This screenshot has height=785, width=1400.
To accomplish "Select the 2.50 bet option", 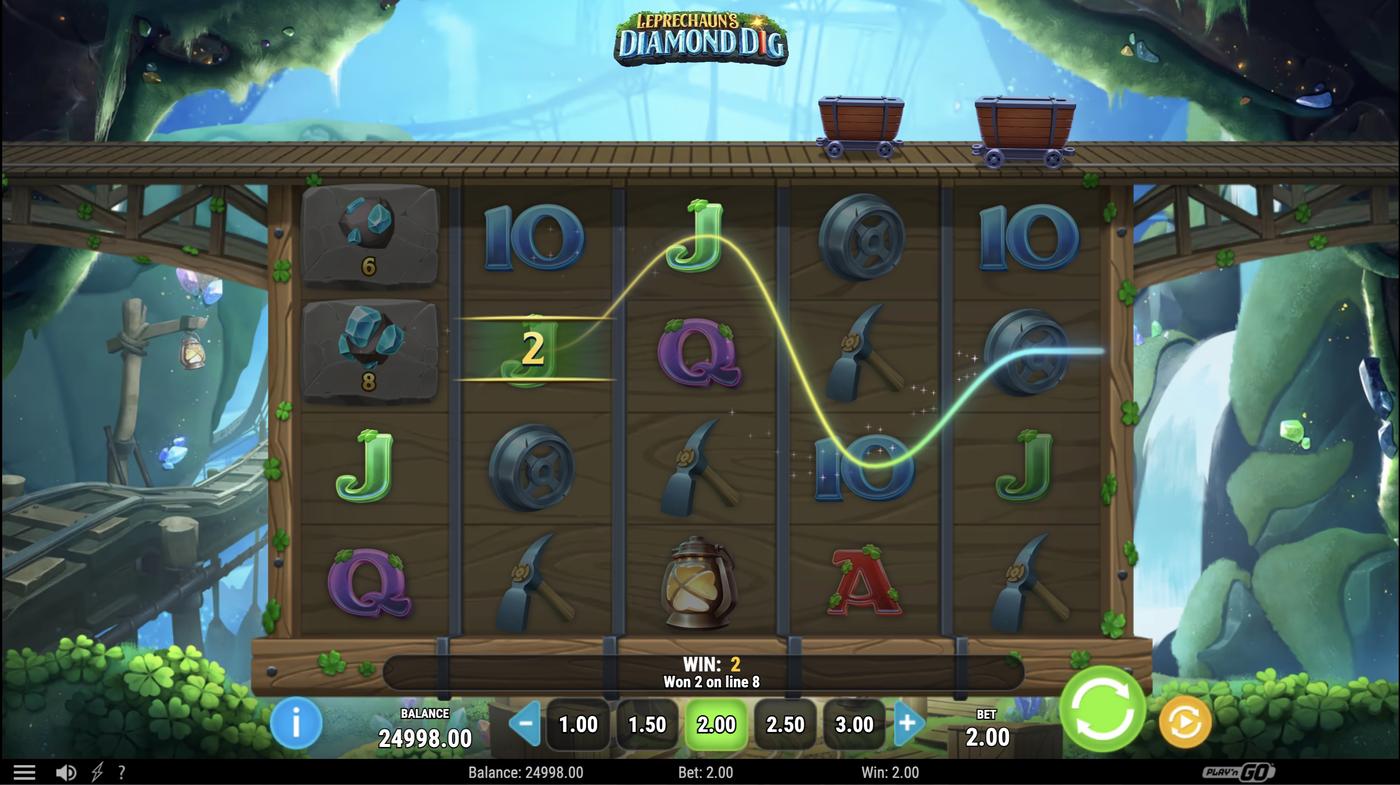I will pos(785,723).
